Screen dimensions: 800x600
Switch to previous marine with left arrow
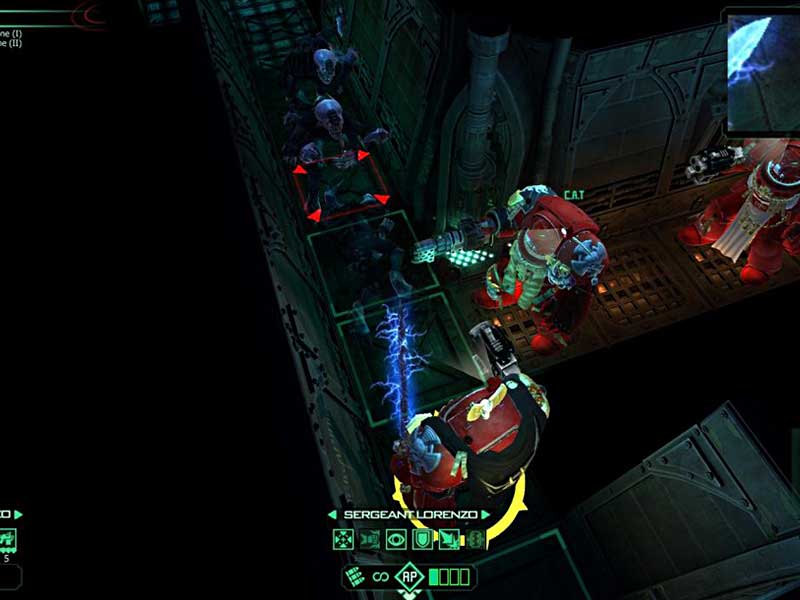[333, 515]
